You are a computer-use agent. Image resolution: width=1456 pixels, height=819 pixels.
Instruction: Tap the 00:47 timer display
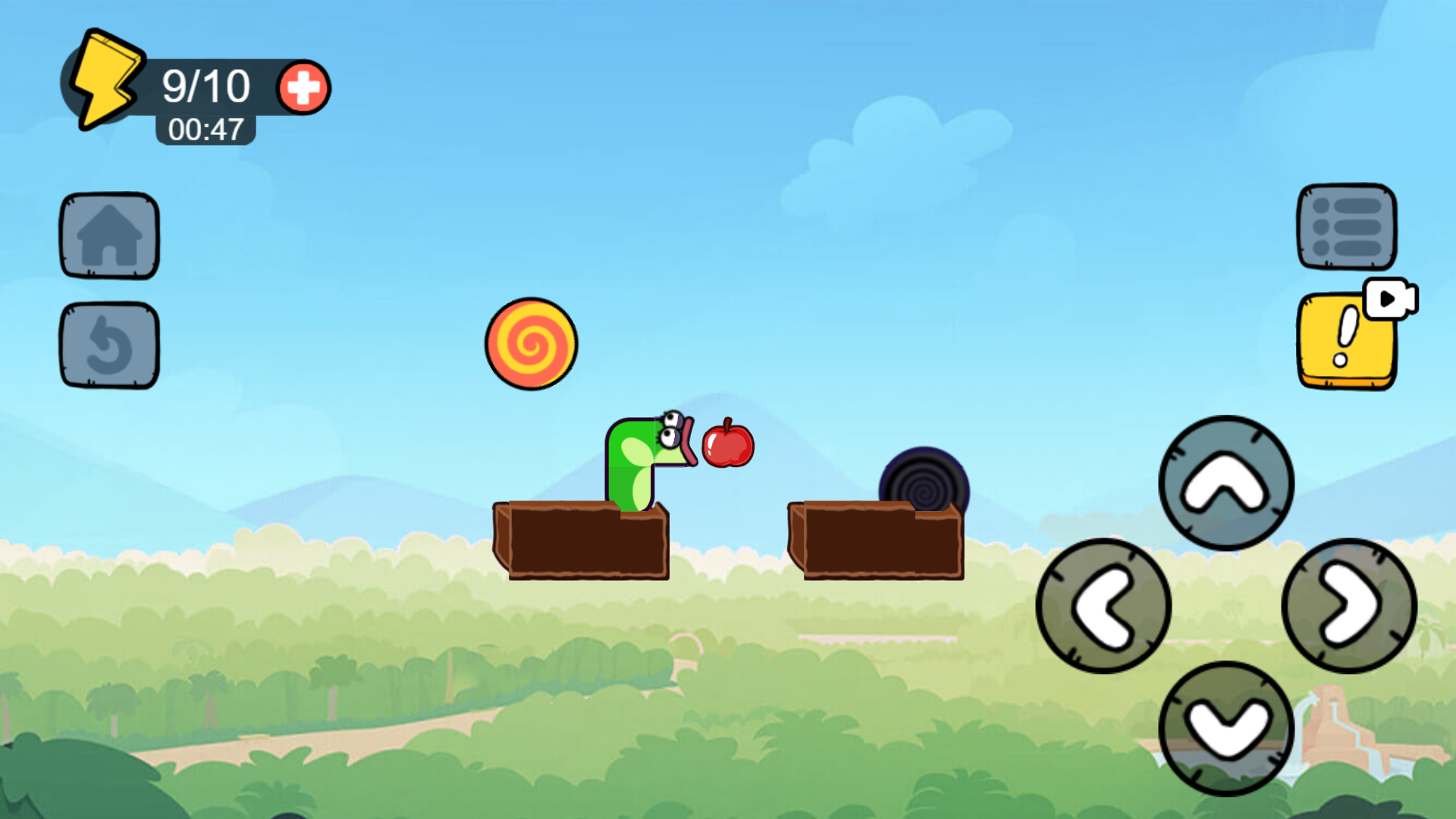205,129
